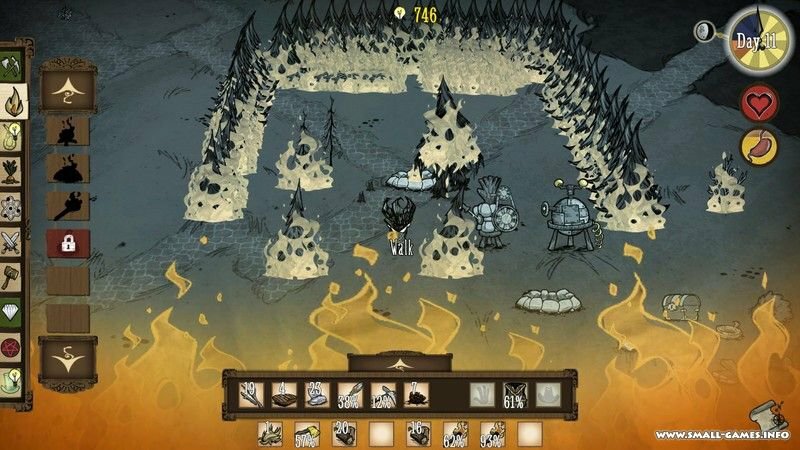
Task: Click the red locked recipe slot
Action: tap(68, 243)
